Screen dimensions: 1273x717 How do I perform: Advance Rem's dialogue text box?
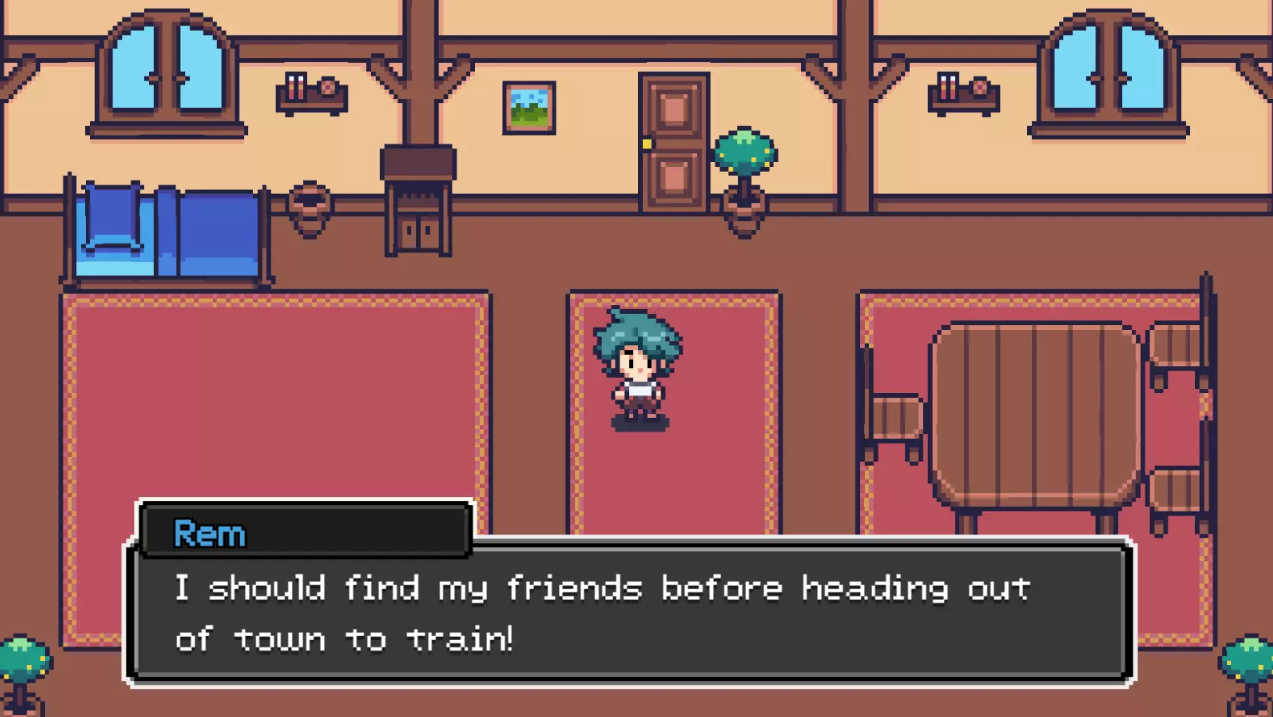(x=630, y=612)
